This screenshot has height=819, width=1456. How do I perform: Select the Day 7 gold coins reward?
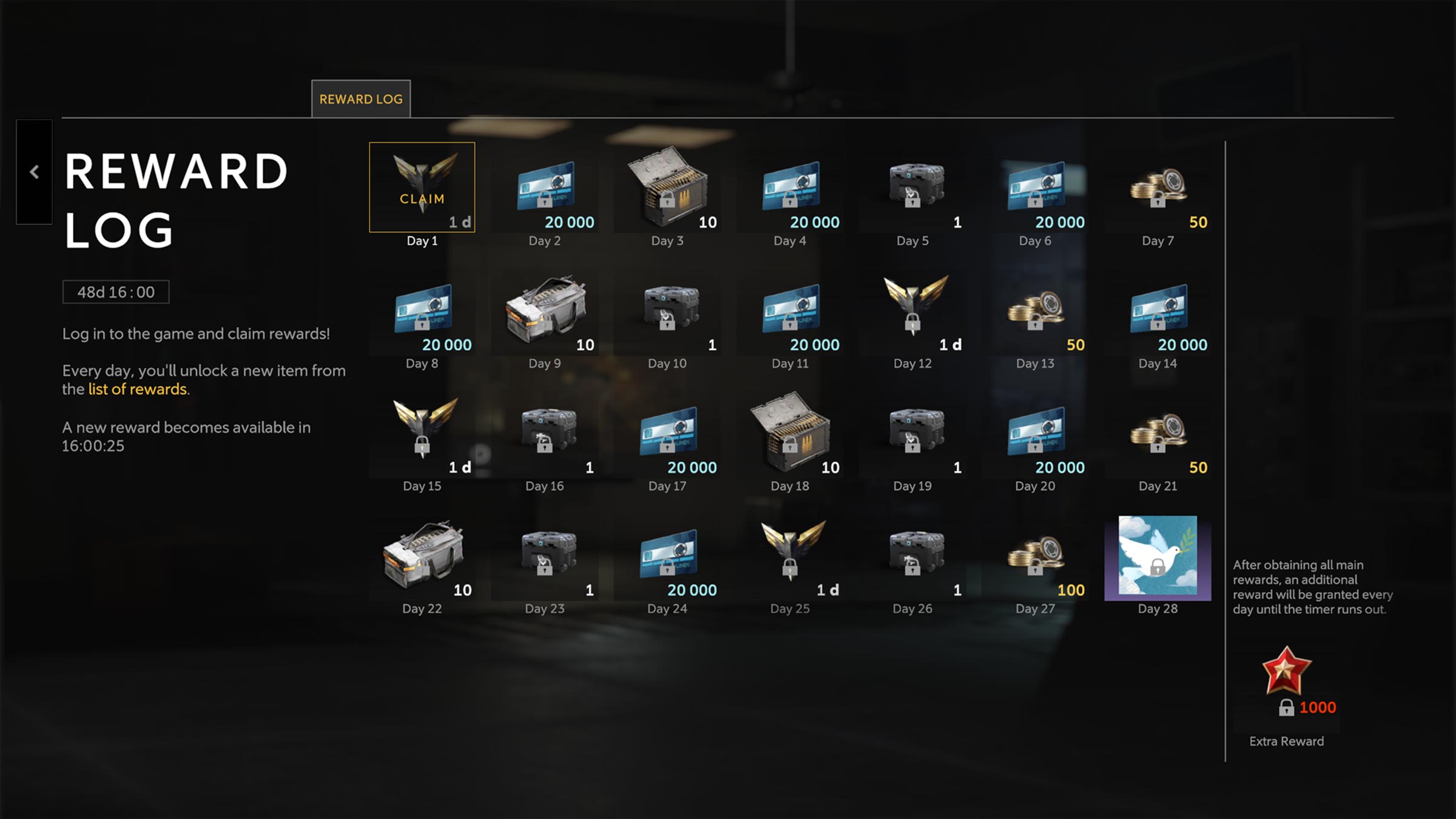click(1158, 188)
